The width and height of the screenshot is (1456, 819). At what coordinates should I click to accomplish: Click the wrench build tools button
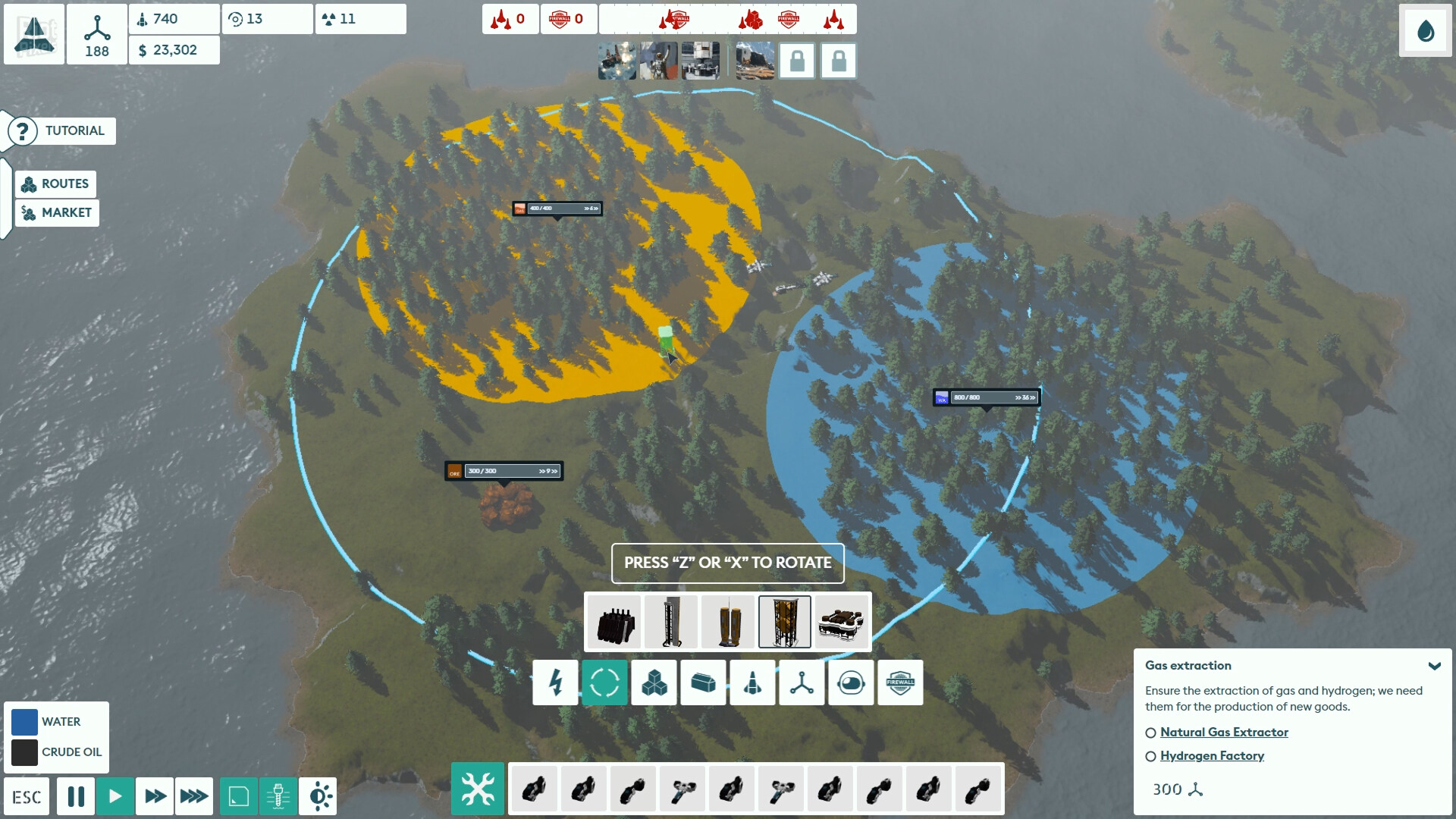(x=478, y=789)
